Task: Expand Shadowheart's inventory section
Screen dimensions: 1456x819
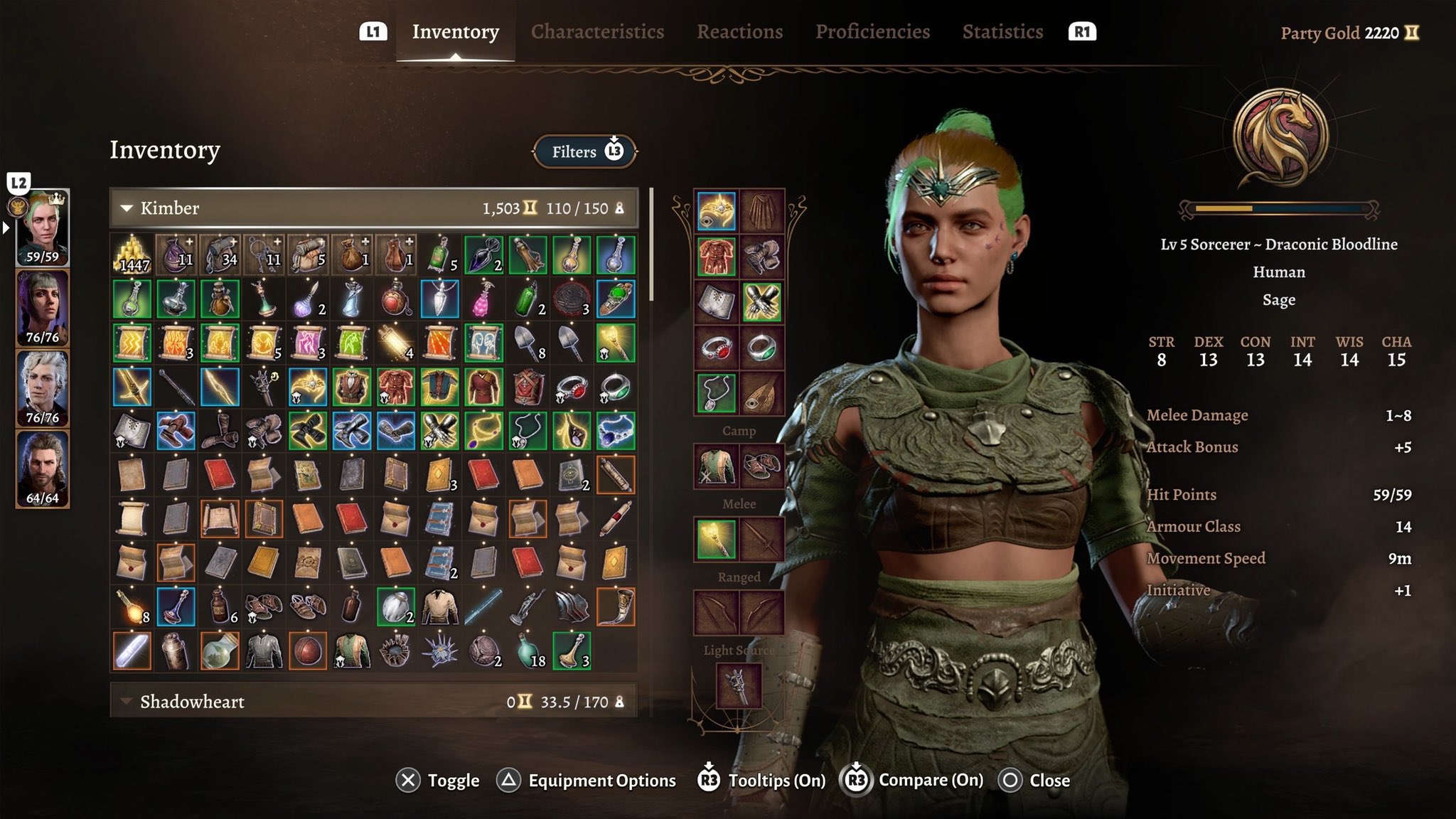Action: point(127,702)
